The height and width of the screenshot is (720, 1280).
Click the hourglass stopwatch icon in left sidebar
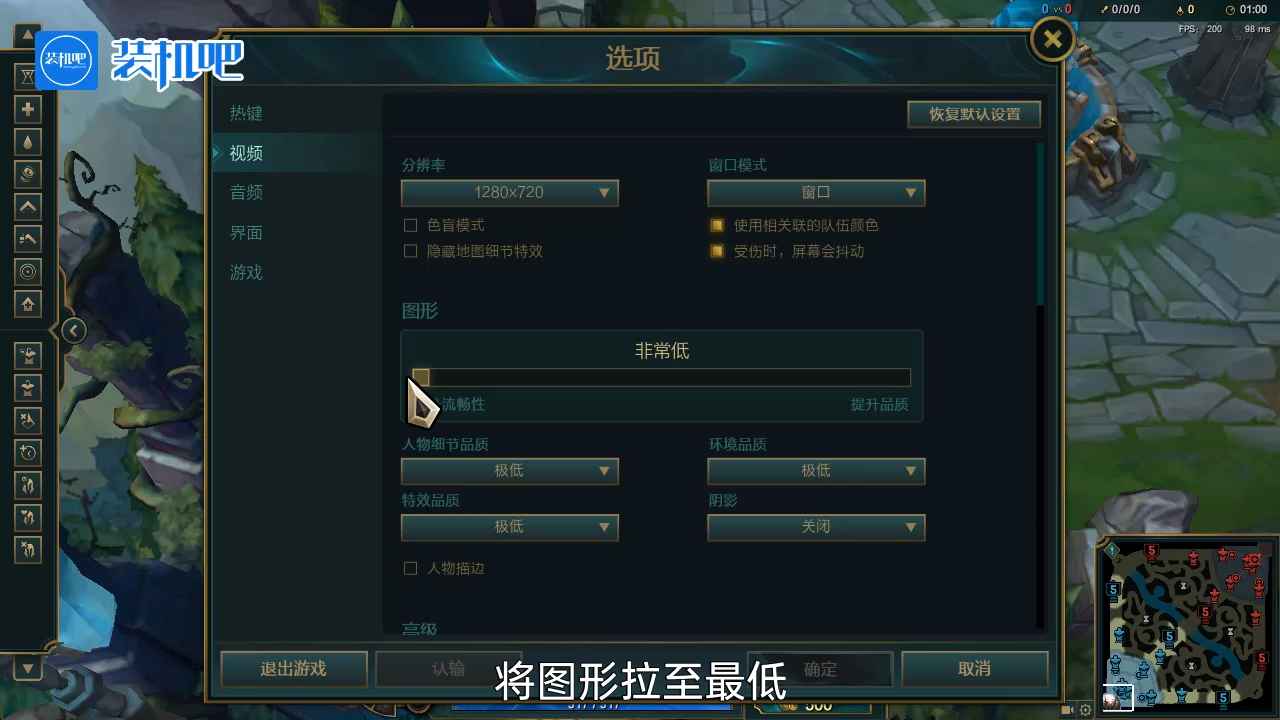(27, 76)
